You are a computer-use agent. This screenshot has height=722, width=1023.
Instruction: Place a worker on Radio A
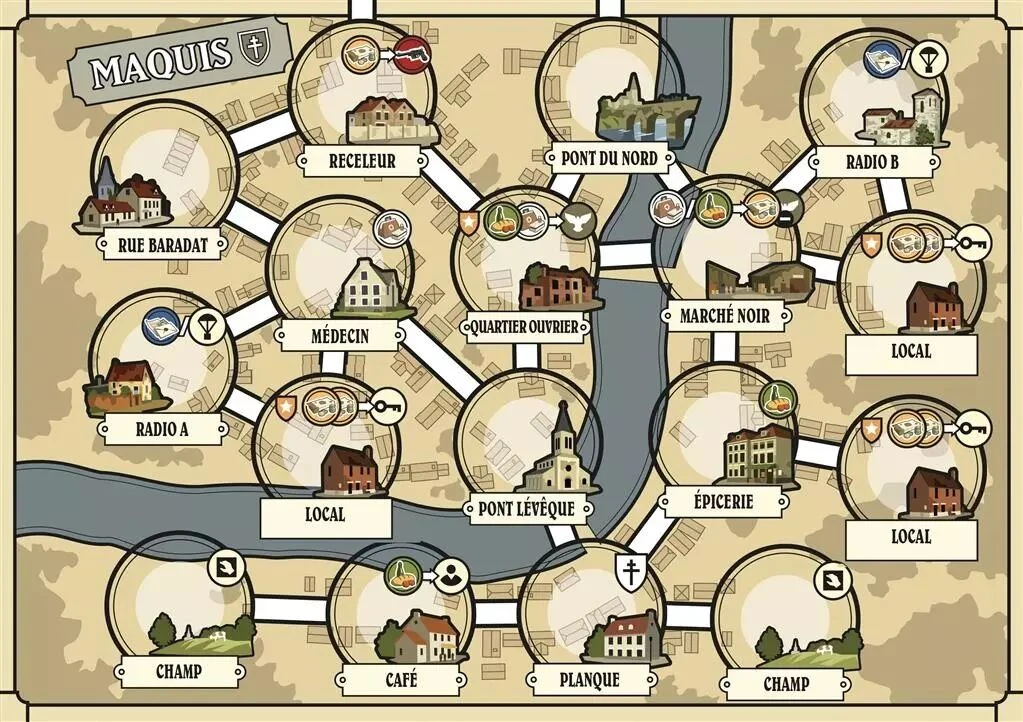tap(160, 360)
